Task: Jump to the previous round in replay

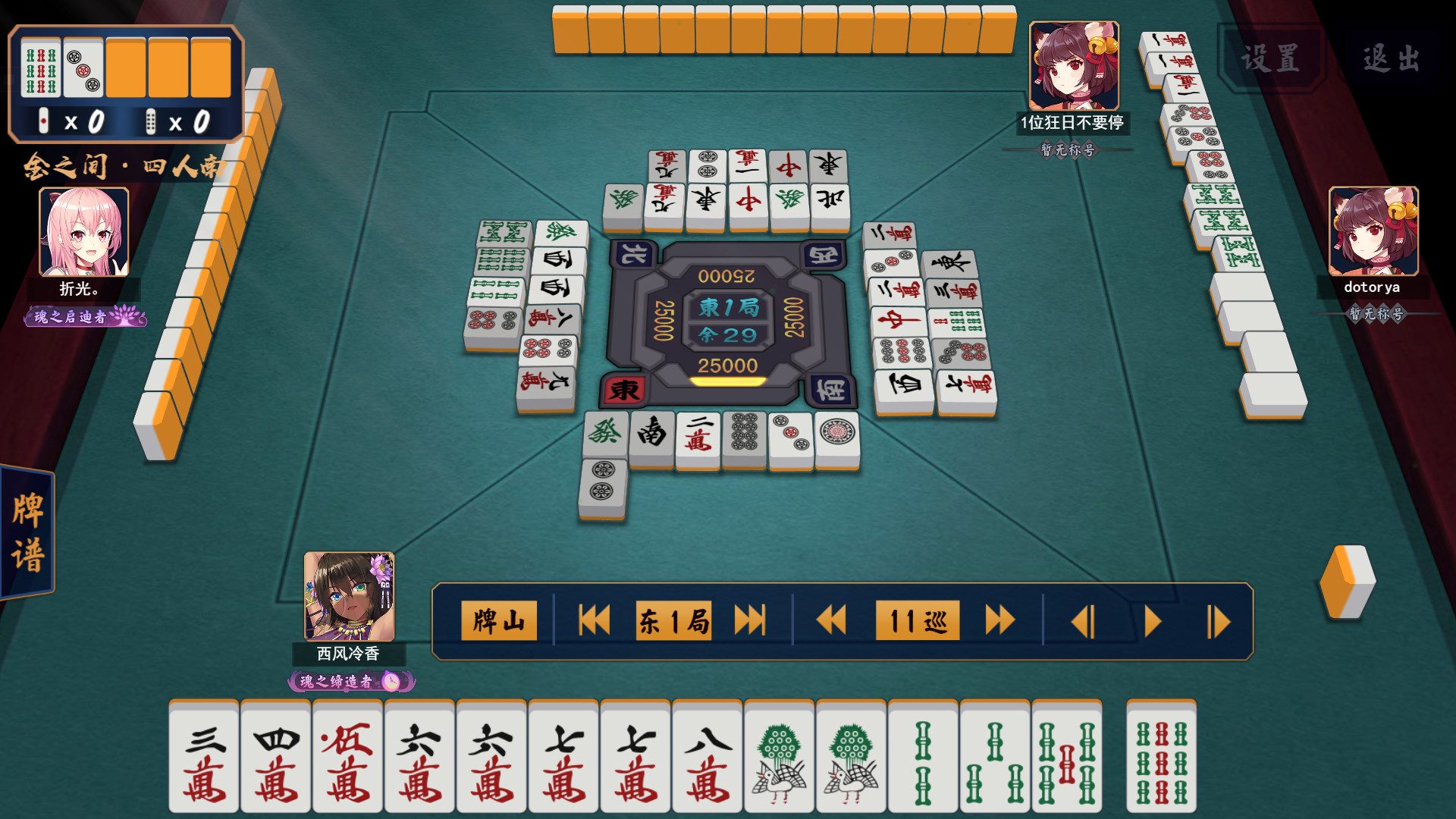Action: [x=594, y=620]
